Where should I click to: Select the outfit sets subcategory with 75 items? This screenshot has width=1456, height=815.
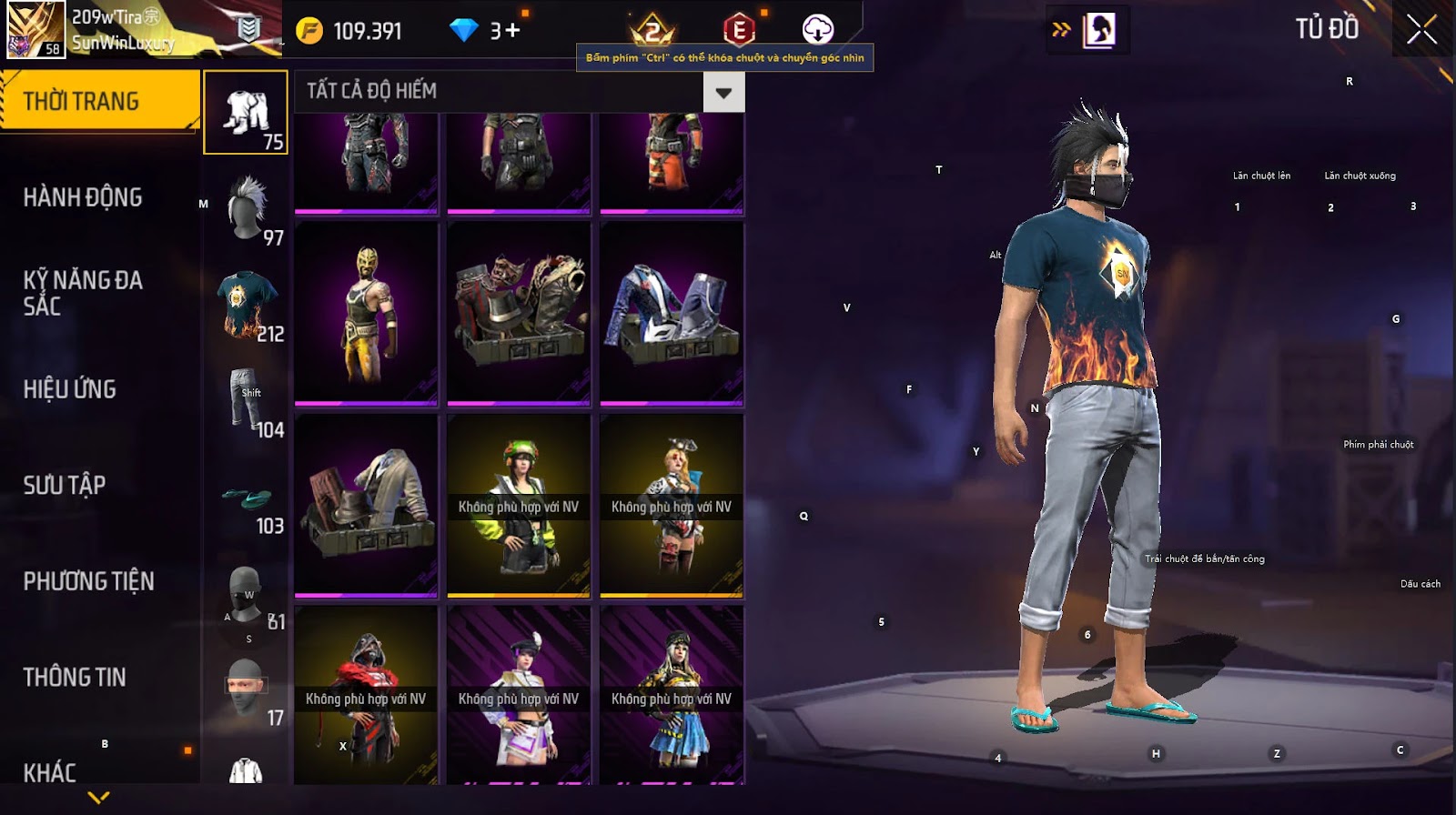click(246, 113)
